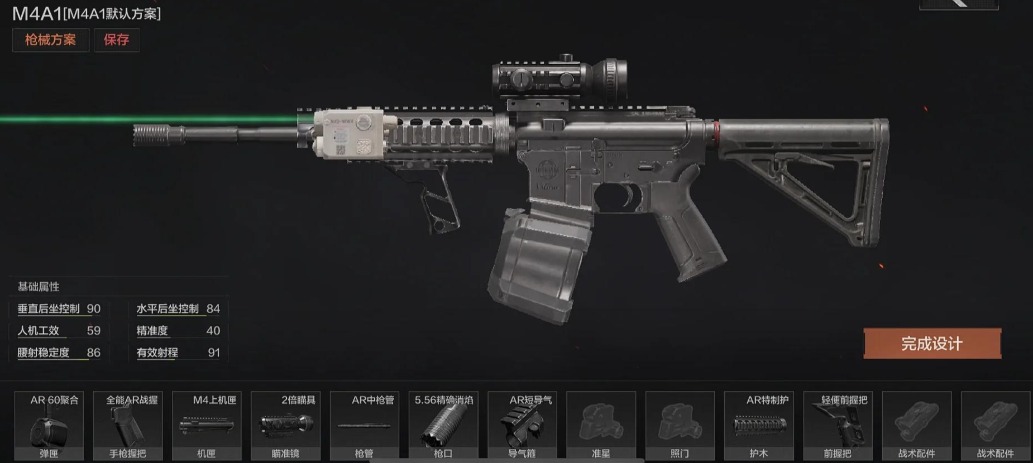
Task: Open the 导气箍 gas block slot
Action: [523, 425]
